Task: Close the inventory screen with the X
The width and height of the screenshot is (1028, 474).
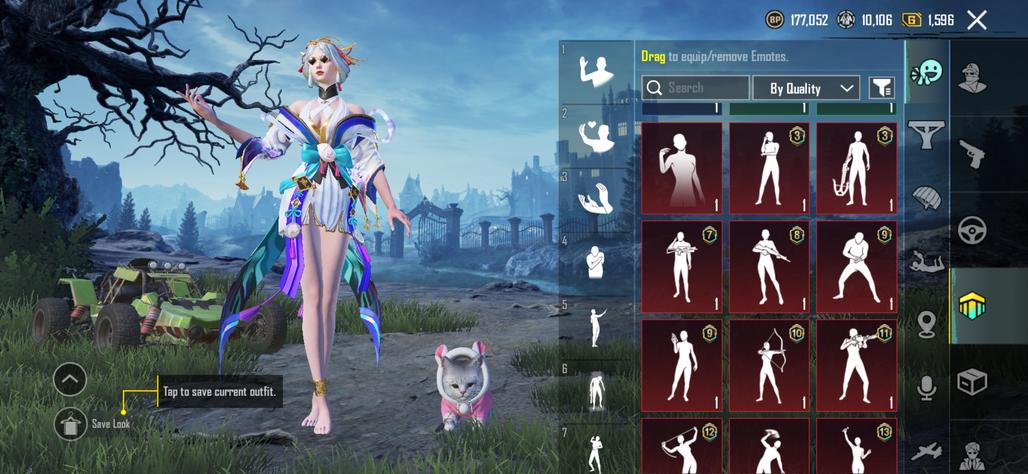Action: point(977,20)
